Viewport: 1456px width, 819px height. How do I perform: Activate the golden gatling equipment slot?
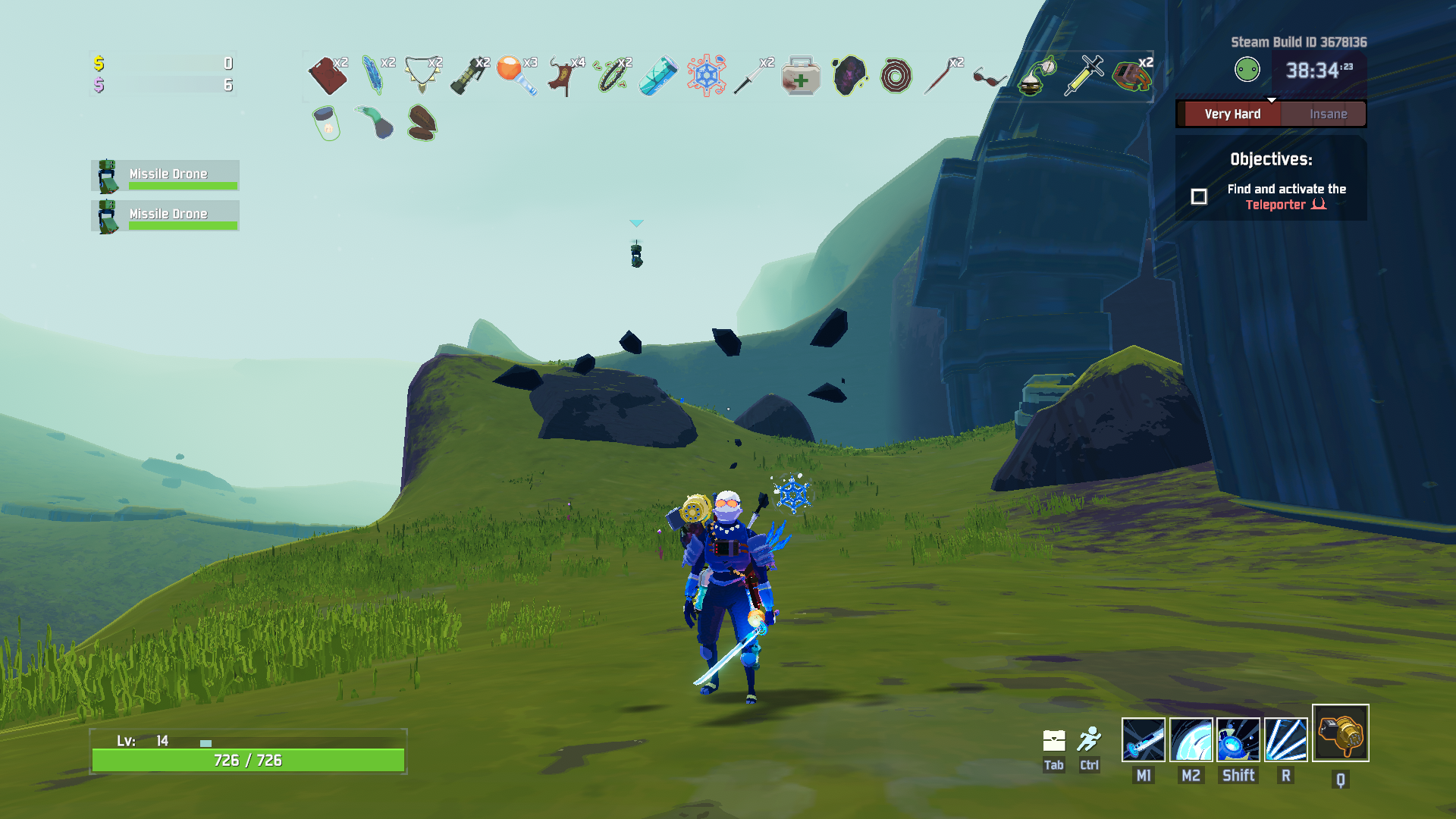point(1340,733)
